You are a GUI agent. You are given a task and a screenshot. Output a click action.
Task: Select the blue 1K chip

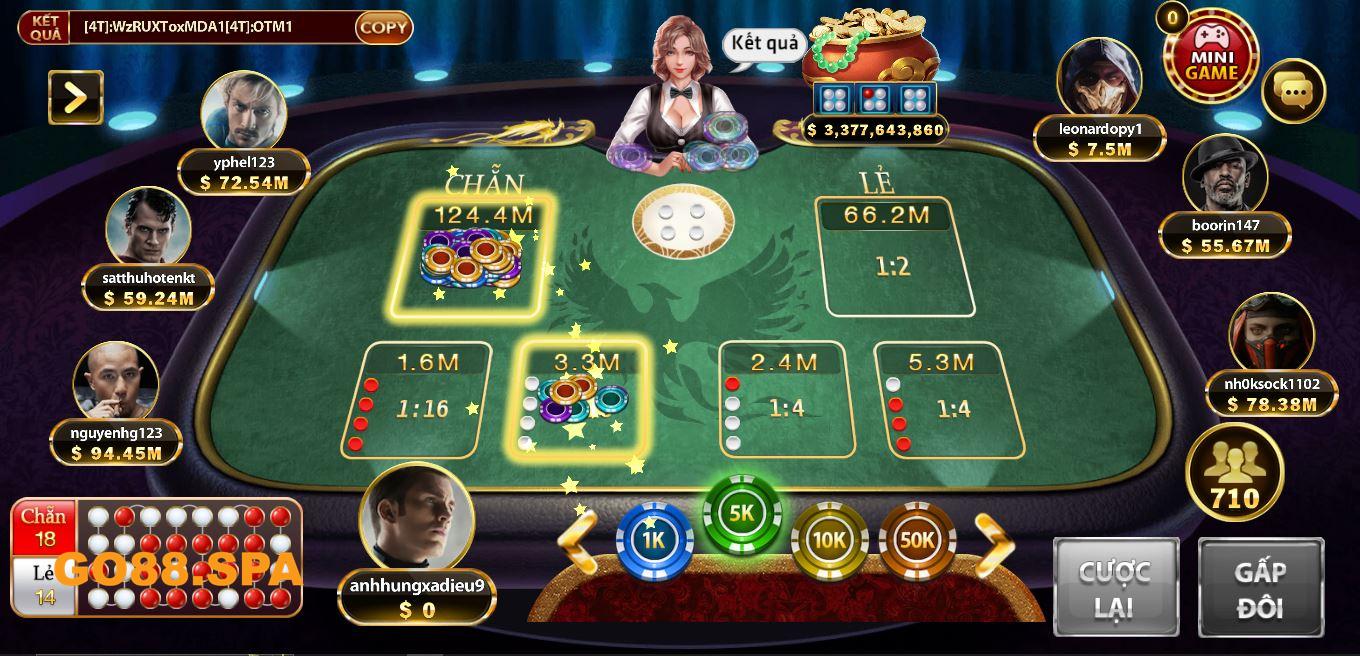pyautogui.click(x=654, y=541)
